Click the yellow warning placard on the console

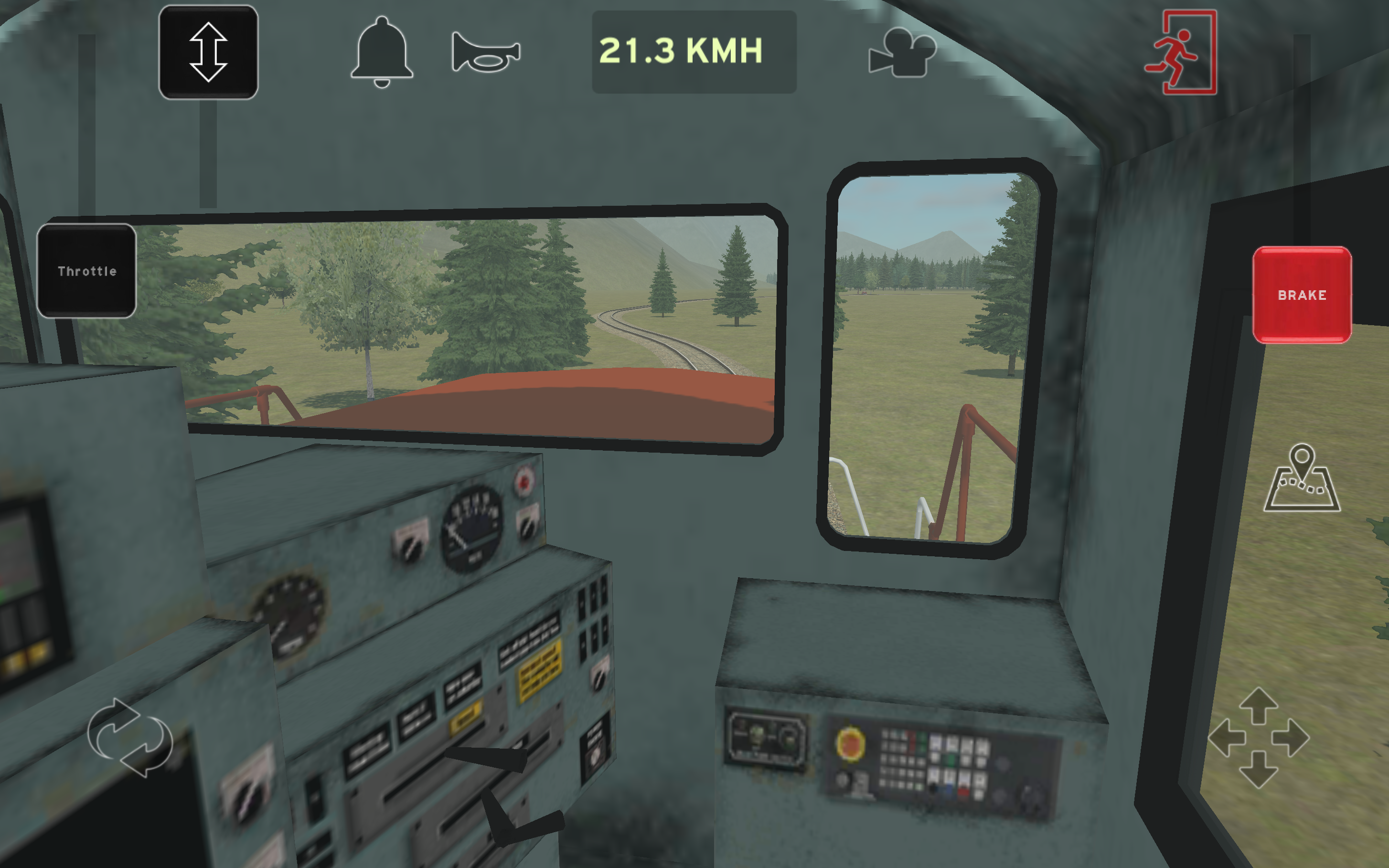coord(540,669)
